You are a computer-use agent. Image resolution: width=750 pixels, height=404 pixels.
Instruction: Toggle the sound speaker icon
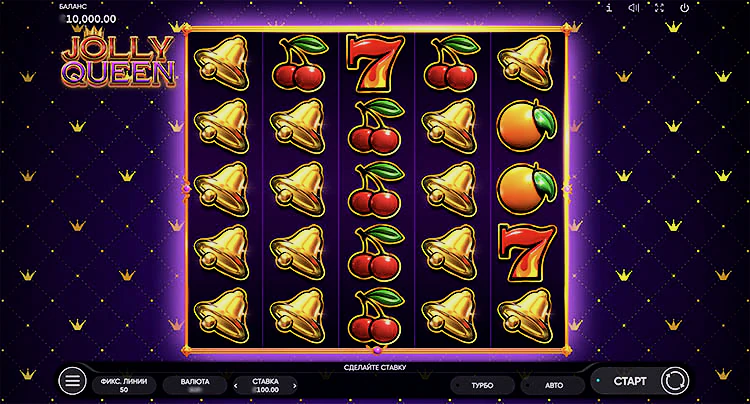pyautogui.click(x=633, y=8)
